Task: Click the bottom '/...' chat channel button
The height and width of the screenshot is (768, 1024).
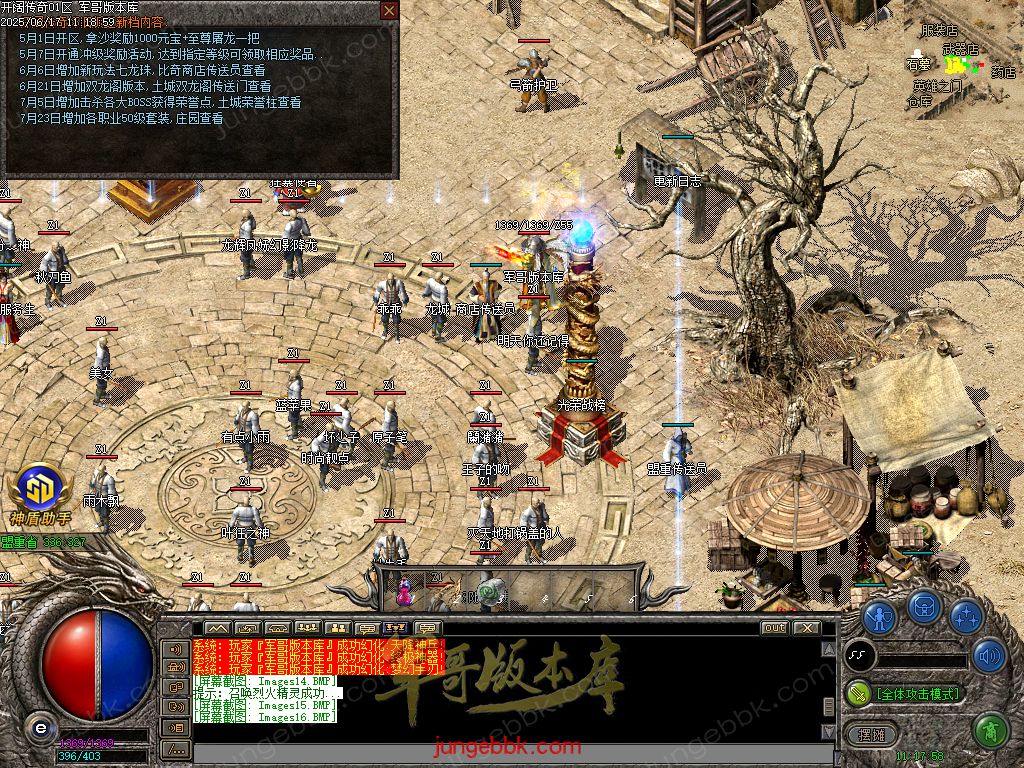Action: coord(176,748)
